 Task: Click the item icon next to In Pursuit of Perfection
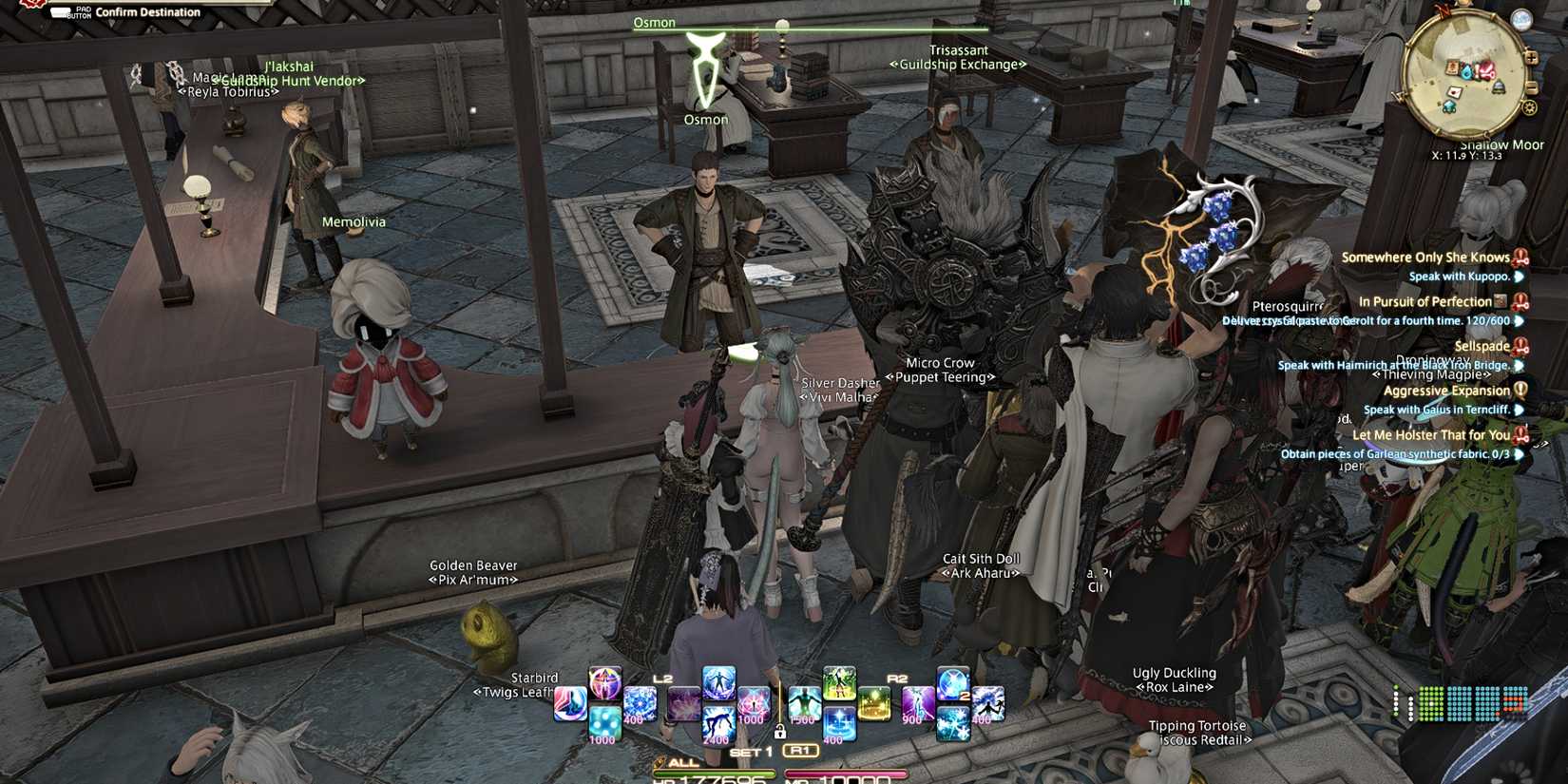(1501, 303)
